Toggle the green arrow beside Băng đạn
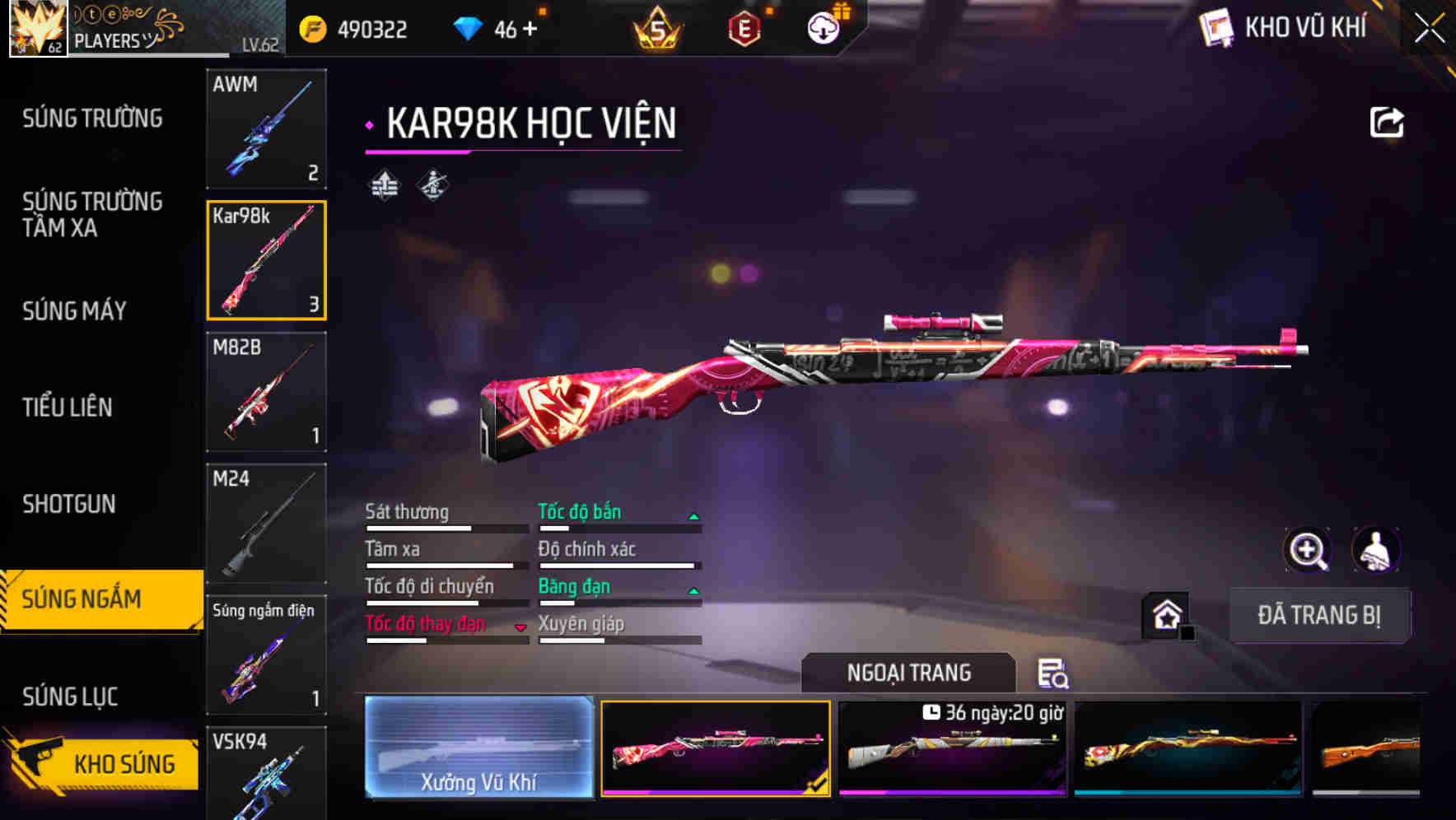Image resolution: width=1456 pixels, height=820 pixels. pyautogui.click(x=693, y=589)
